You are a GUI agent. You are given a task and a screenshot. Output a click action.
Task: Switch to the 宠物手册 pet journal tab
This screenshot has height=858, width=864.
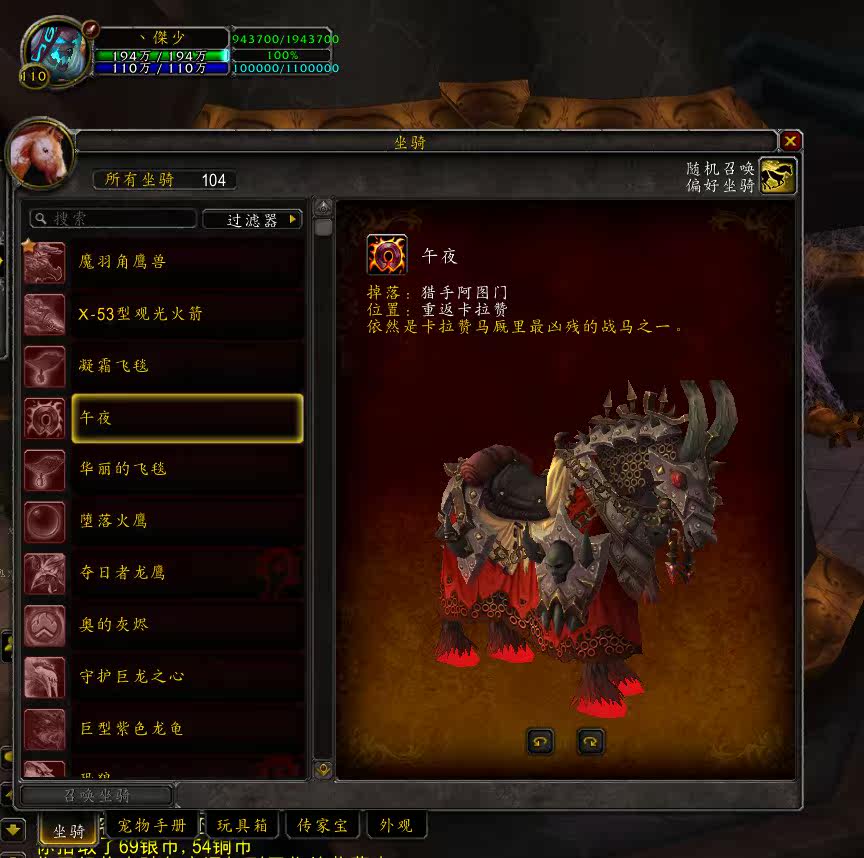click(152, 826)
